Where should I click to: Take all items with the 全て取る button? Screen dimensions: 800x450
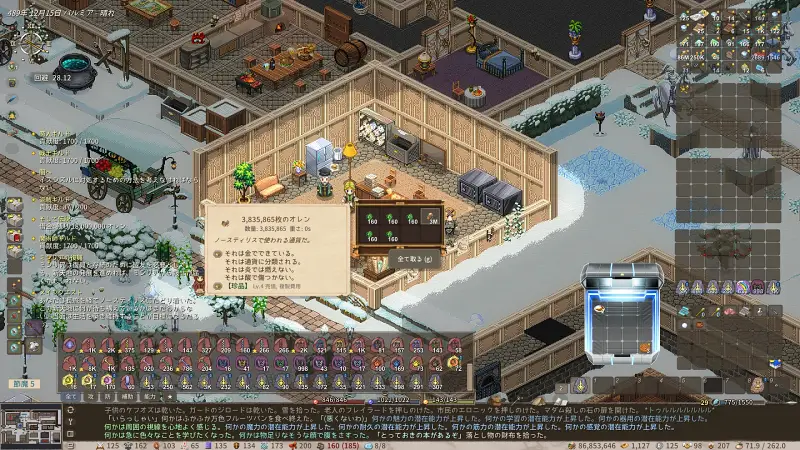[x=415, y=257]
